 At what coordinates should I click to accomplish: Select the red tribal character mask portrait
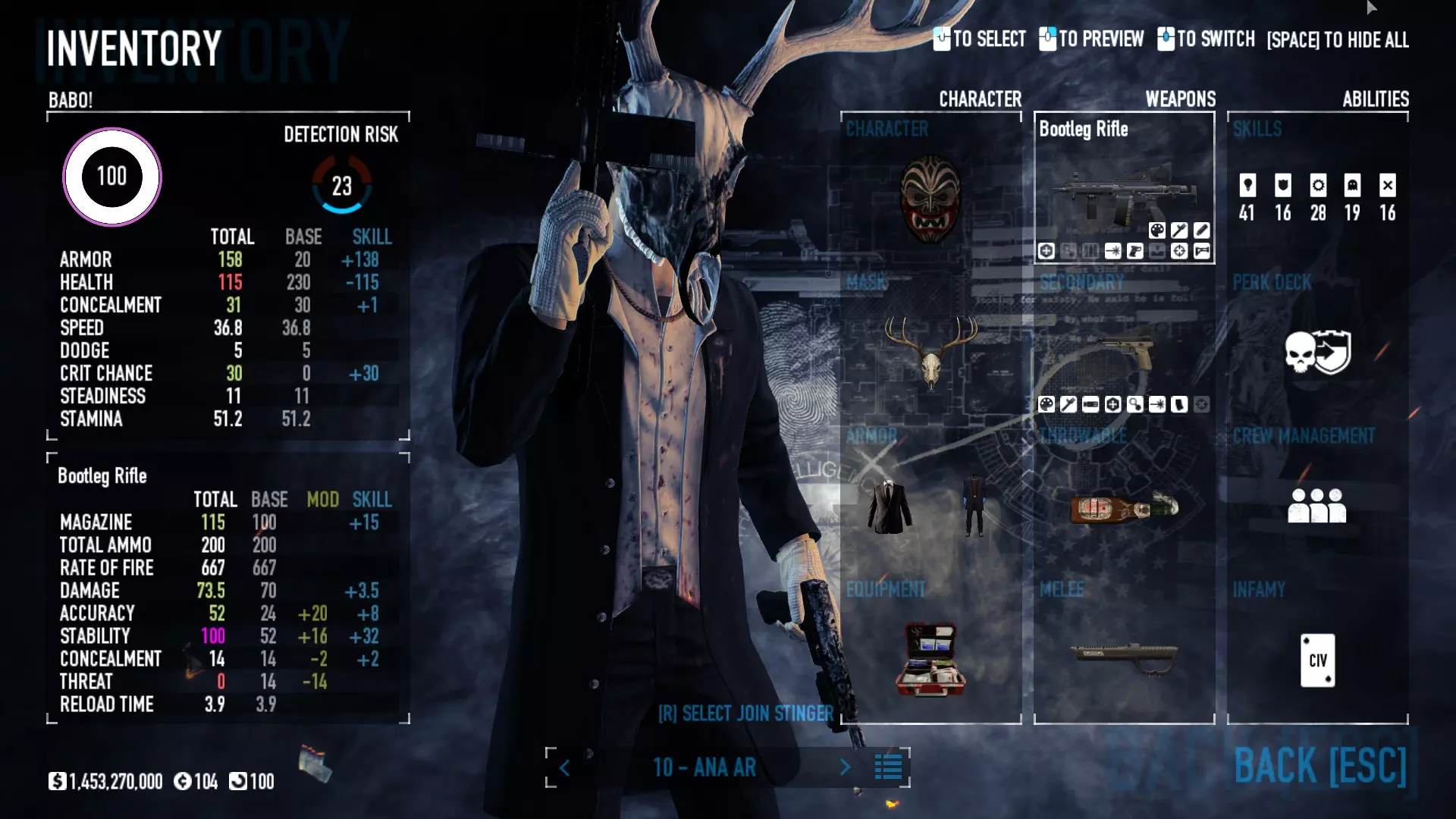(930, 199)
